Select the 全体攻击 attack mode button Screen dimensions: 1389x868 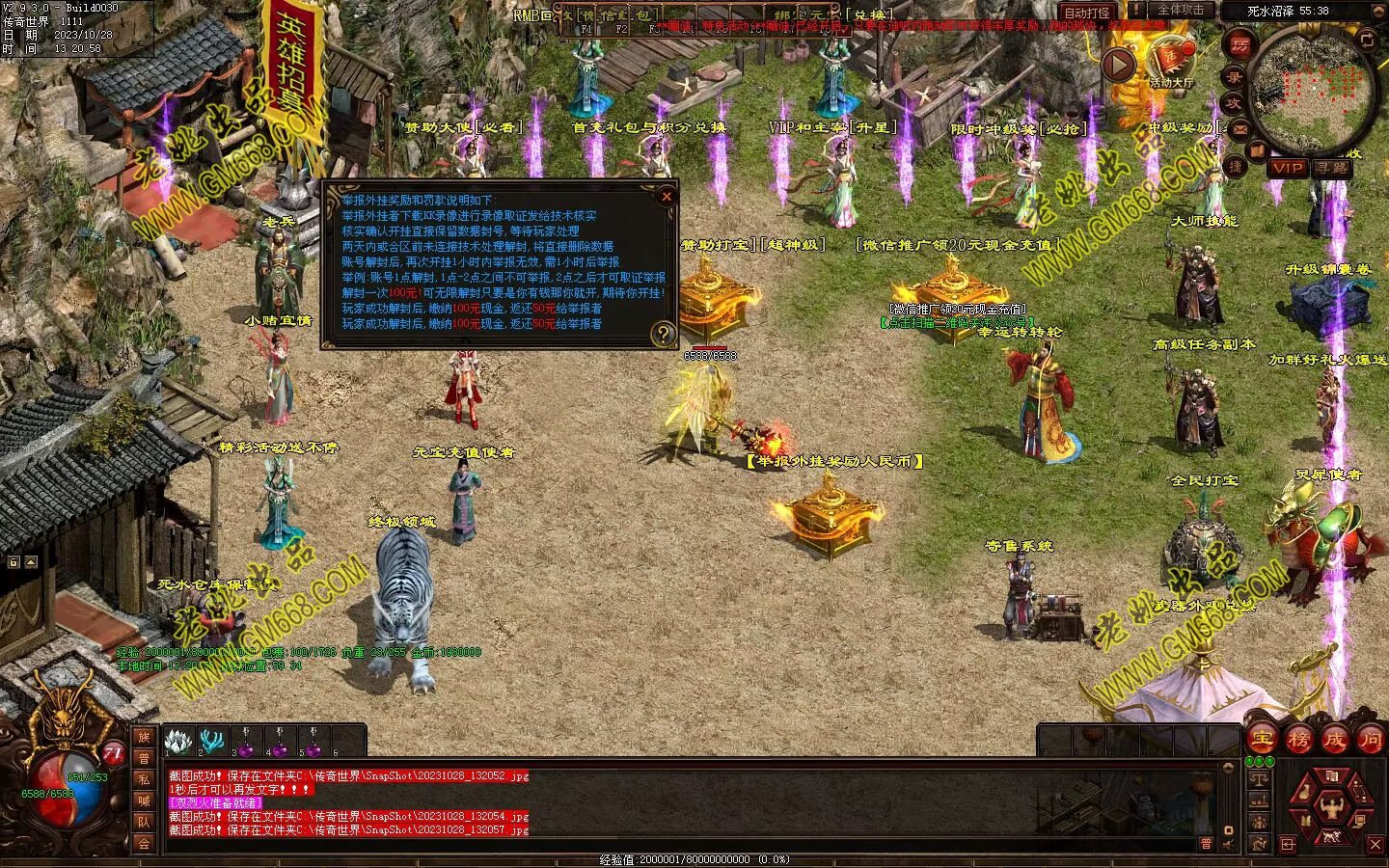(x=1180, y=11)
